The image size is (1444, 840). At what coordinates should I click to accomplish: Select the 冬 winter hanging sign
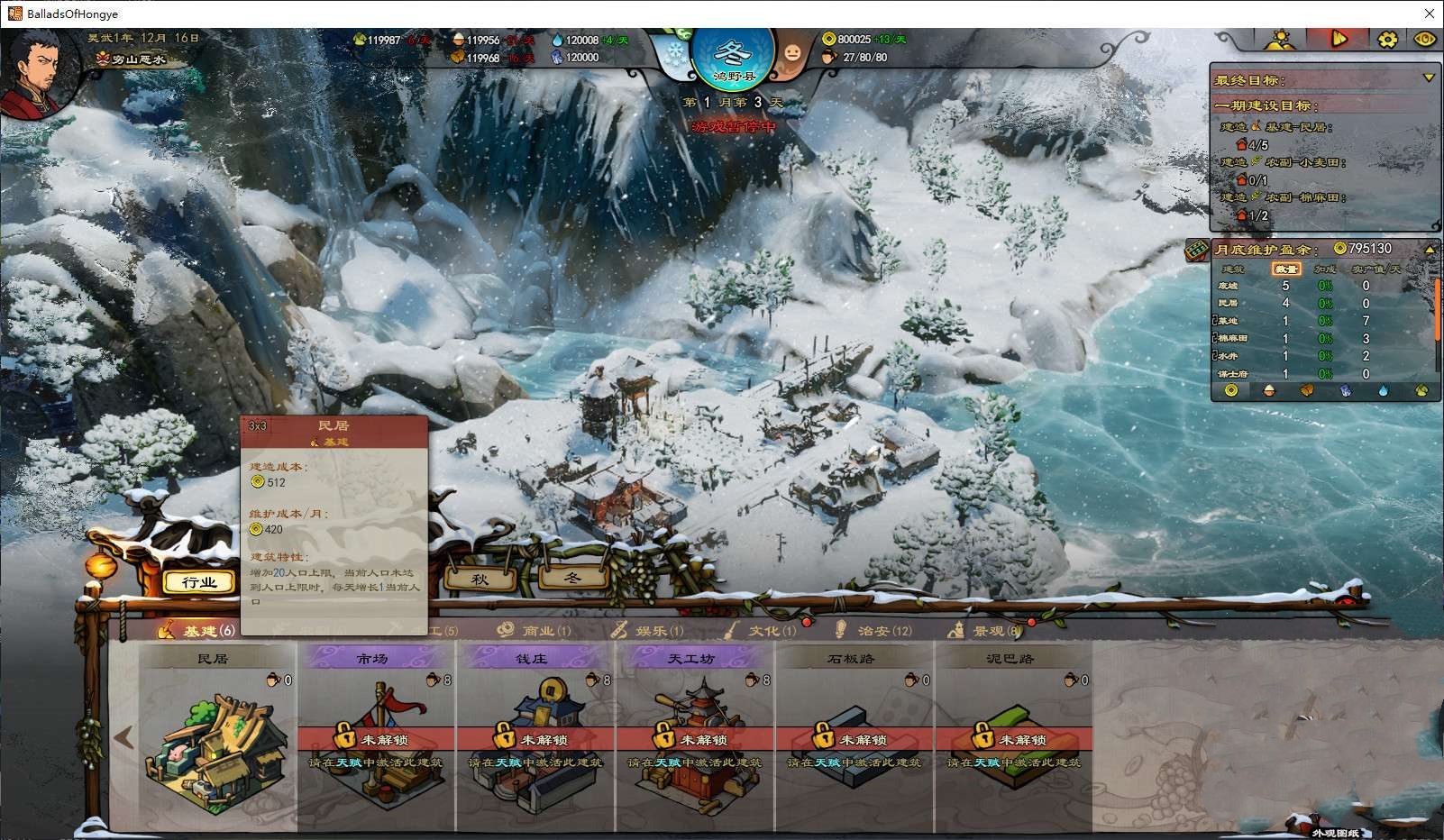tap(573, 577)
